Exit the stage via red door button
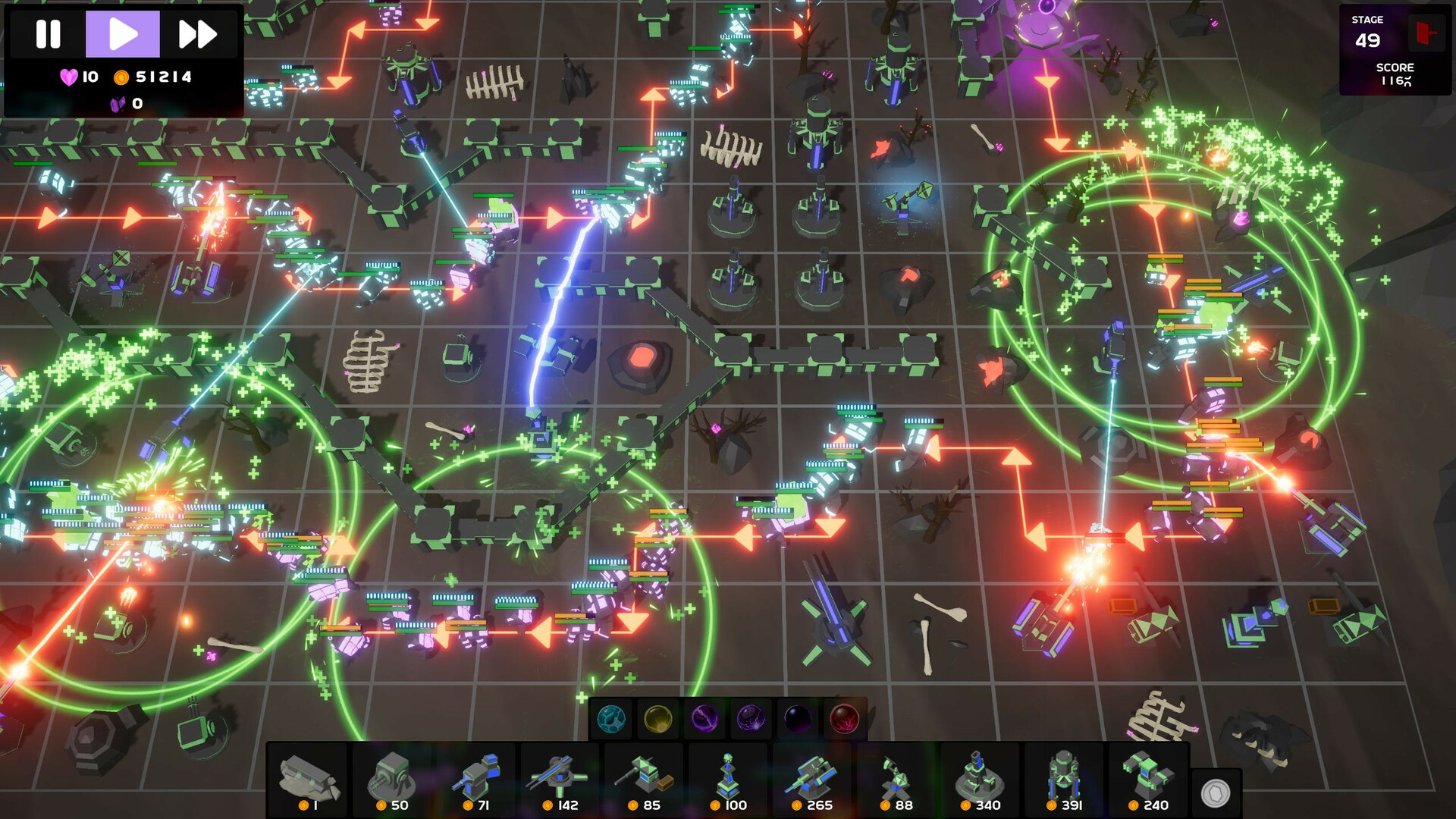The height and width of the screenshot is (819, 1456). pyautogui.click(x=1426, y=32)
